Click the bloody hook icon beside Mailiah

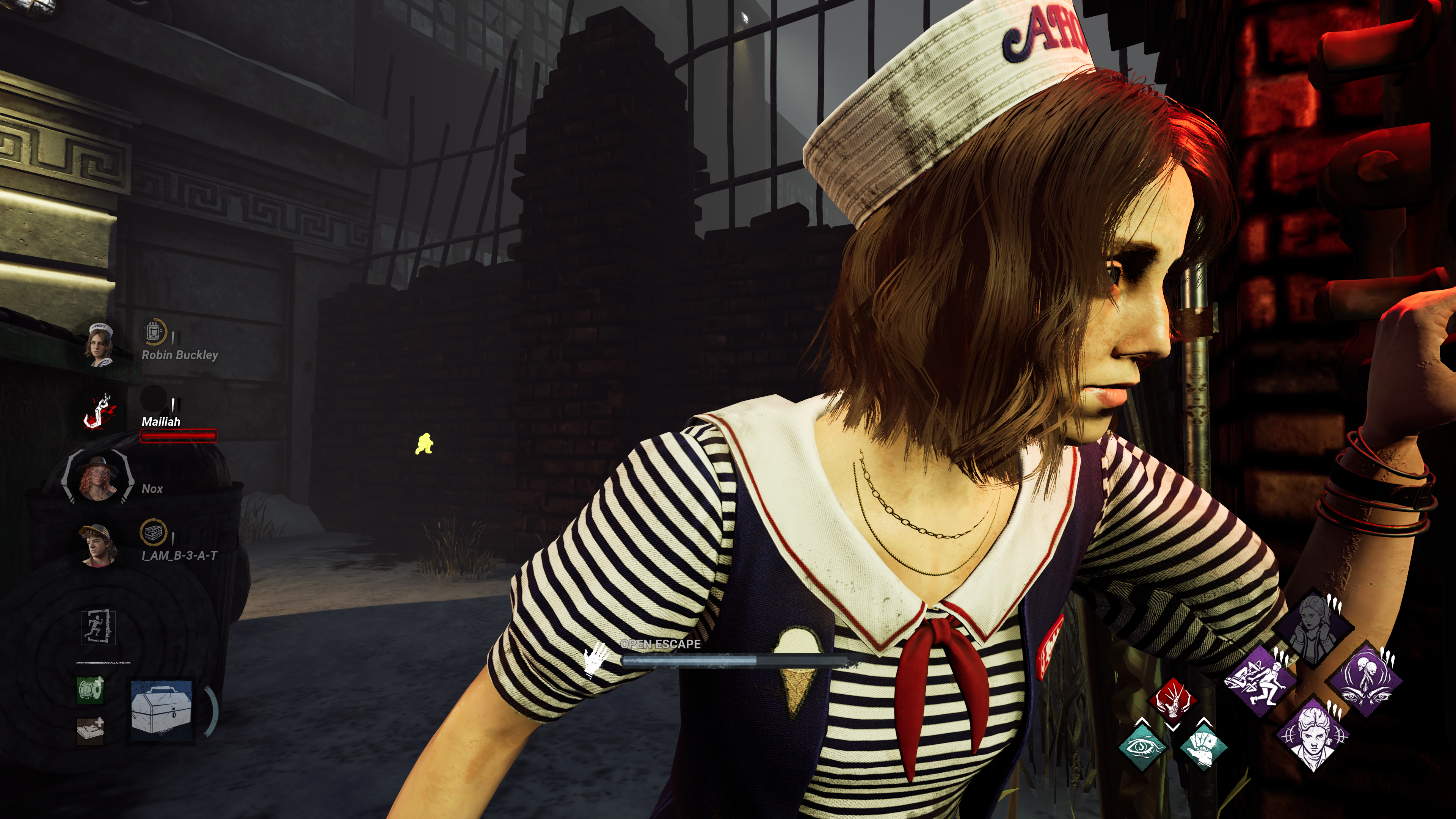99,411
